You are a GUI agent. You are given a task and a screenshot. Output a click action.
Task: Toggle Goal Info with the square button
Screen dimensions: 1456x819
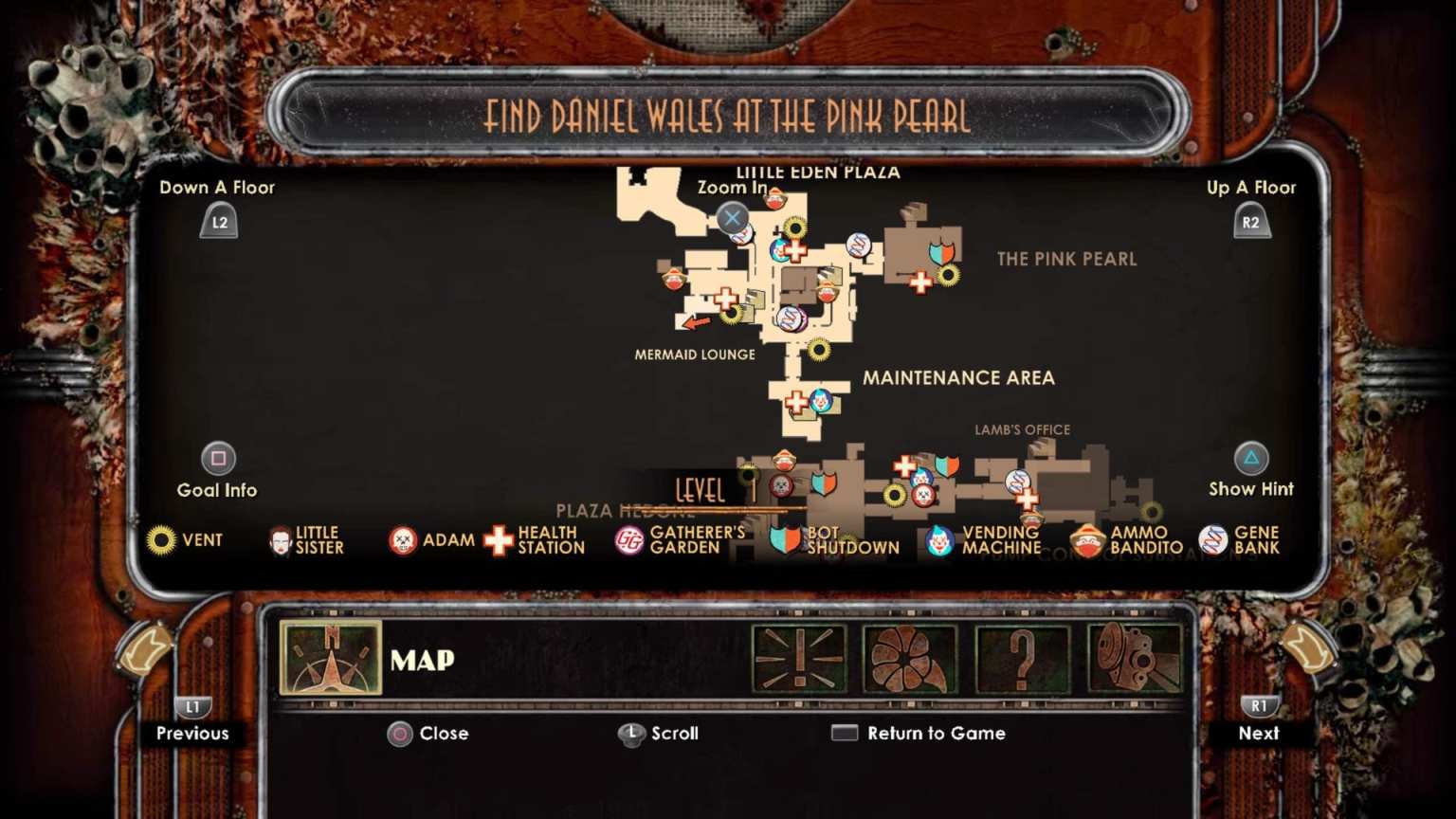[x=218, y=460]
